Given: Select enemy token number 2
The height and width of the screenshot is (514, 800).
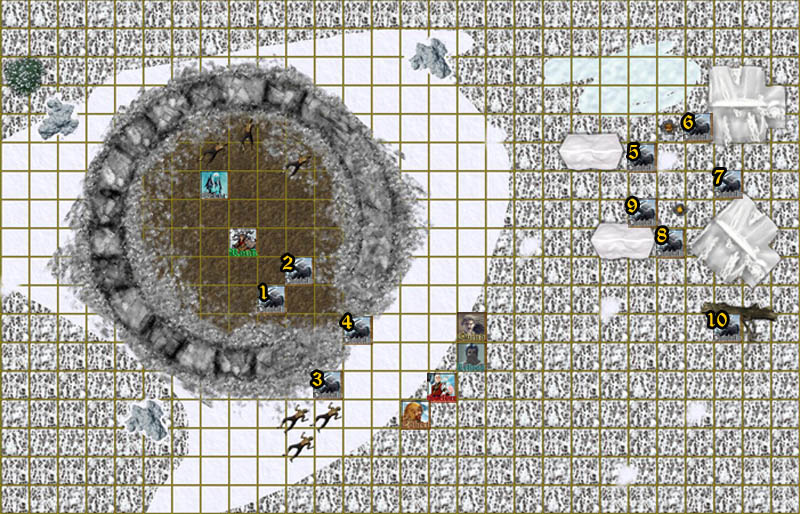Looking at the screenshot, I should tap(299, 270).
